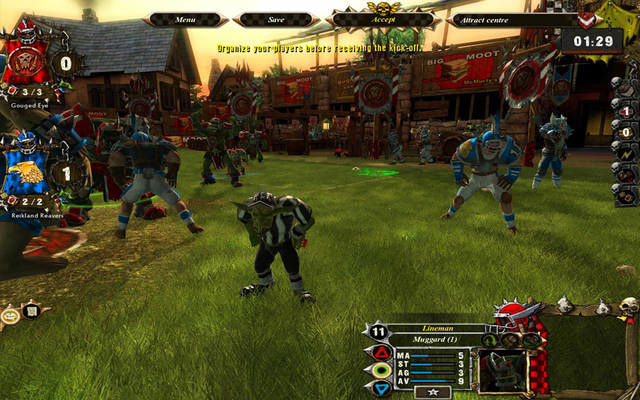This screenshot has height=400, width=640.
Task: Open Muggard's star skills button
Action: tap(433, 391)
